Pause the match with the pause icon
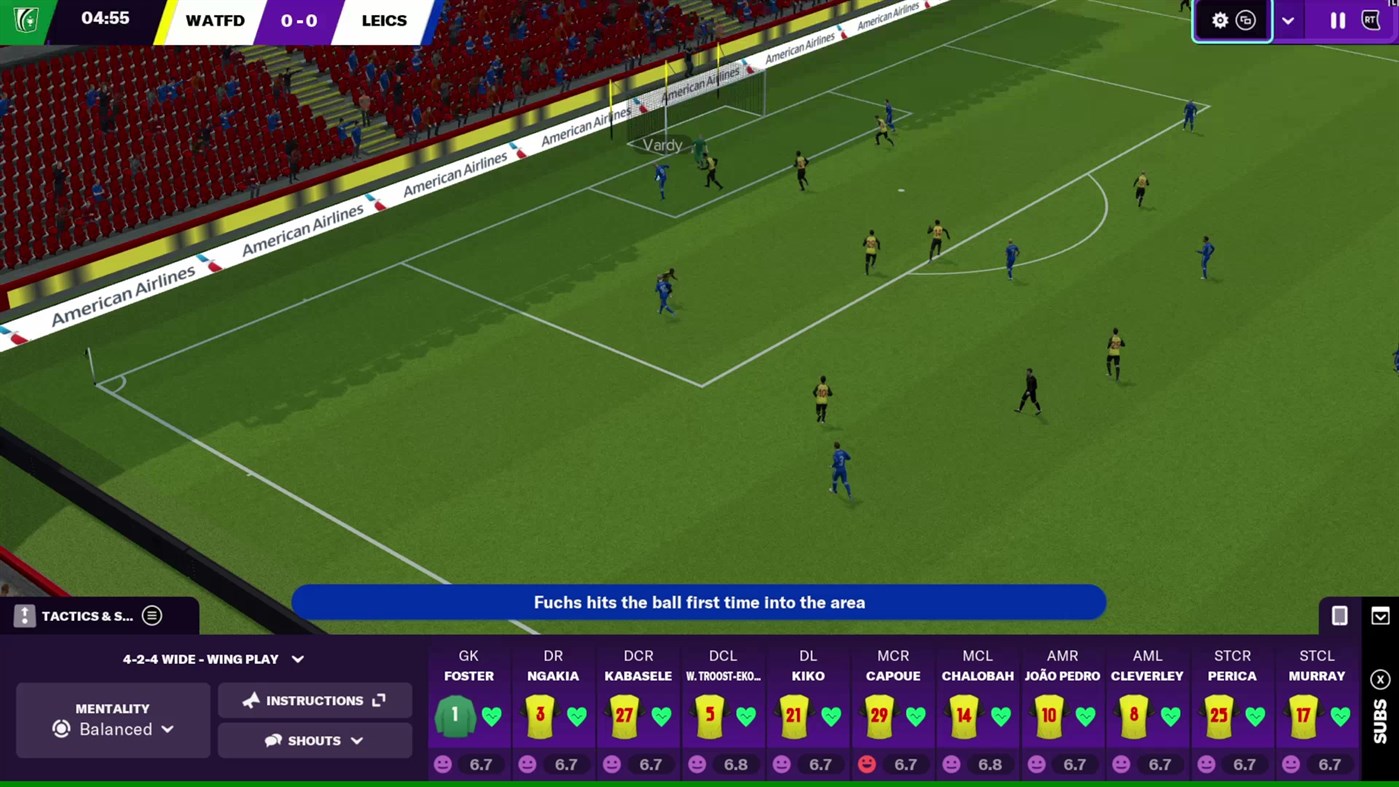The image size is (1399, 787). [1338, 20]
